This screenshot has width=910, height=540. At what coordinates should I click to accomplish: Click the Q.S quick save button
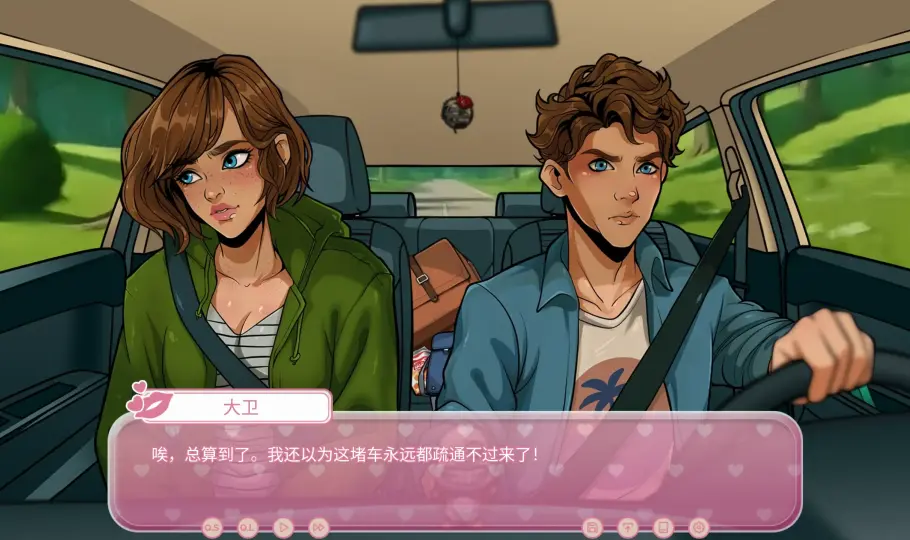point(212,526)
